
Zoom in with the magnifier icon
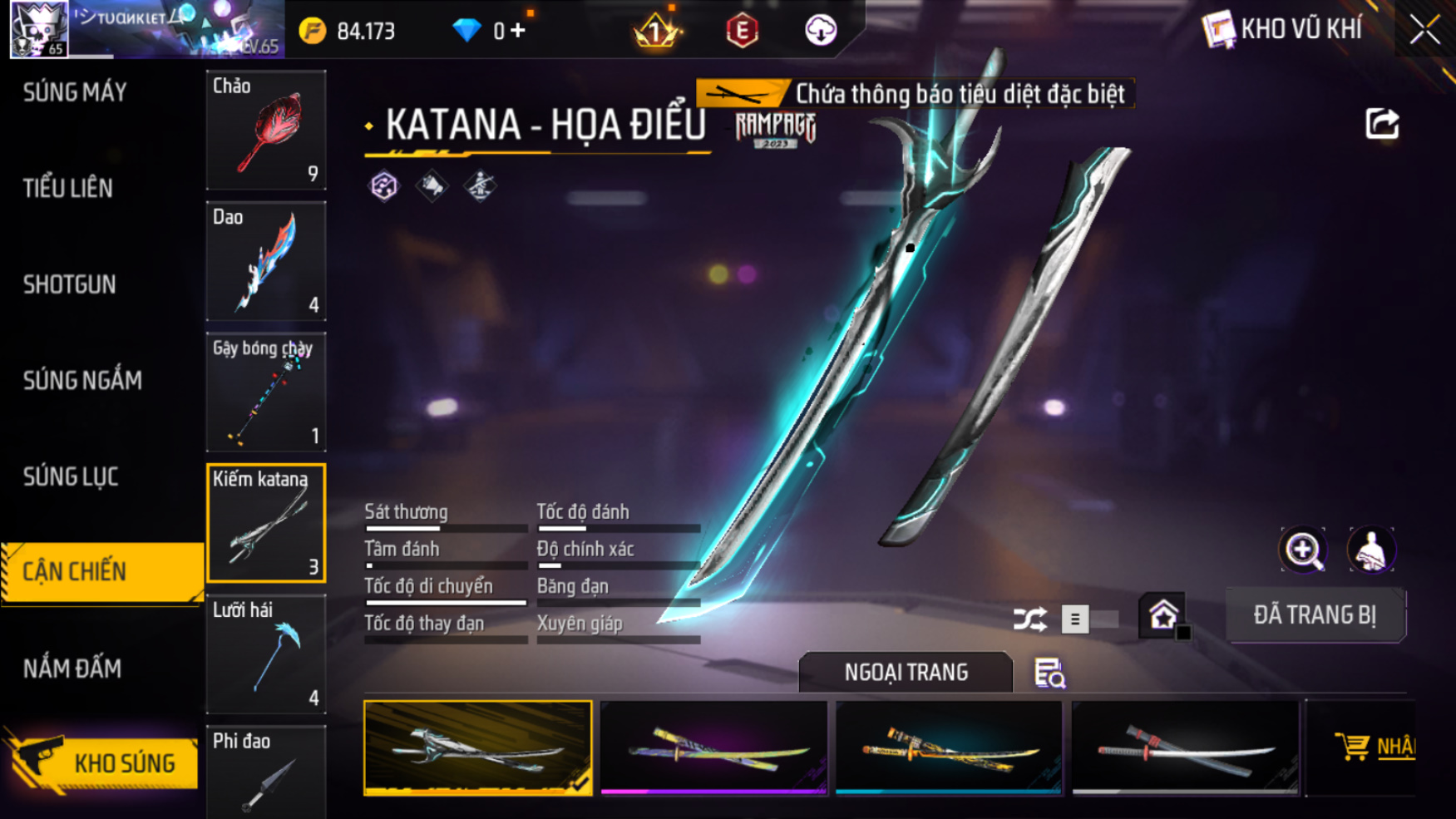[1303, 550]
